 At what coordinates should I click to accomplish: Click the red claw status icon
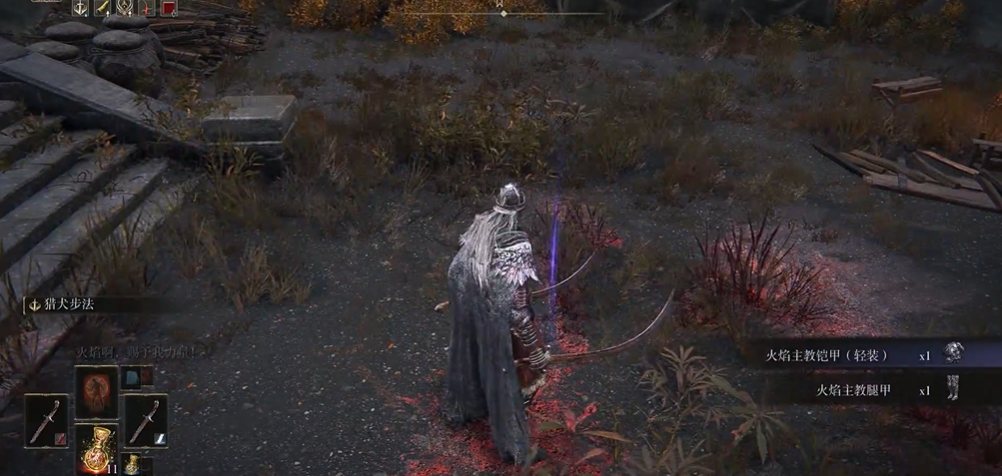tap(146, 7)
